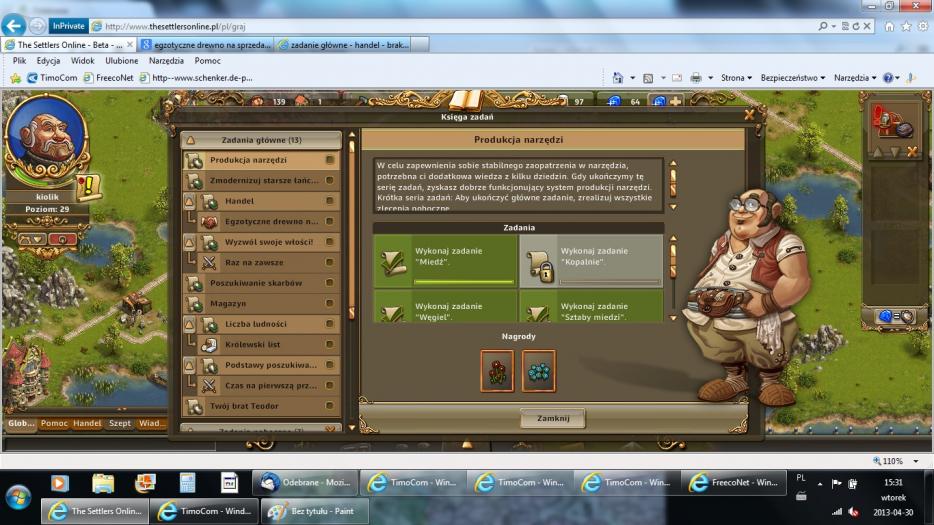The height and width of the screenshot is (525, 934).
Task: Open the Miedź sub-task tile
Action: pos(445,261)
